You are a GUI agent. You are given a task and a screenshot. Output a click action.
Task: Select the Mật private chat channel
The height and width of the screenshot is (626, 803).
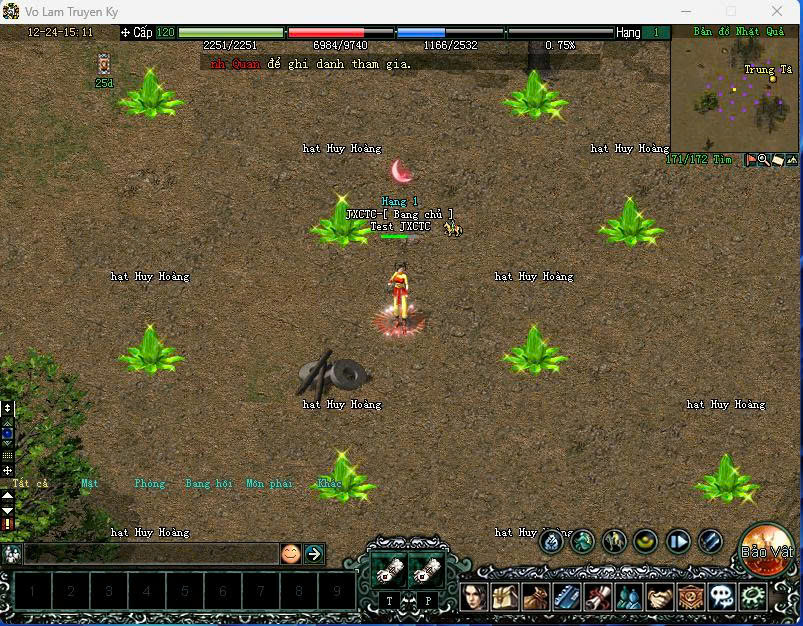tap(90, 484)
